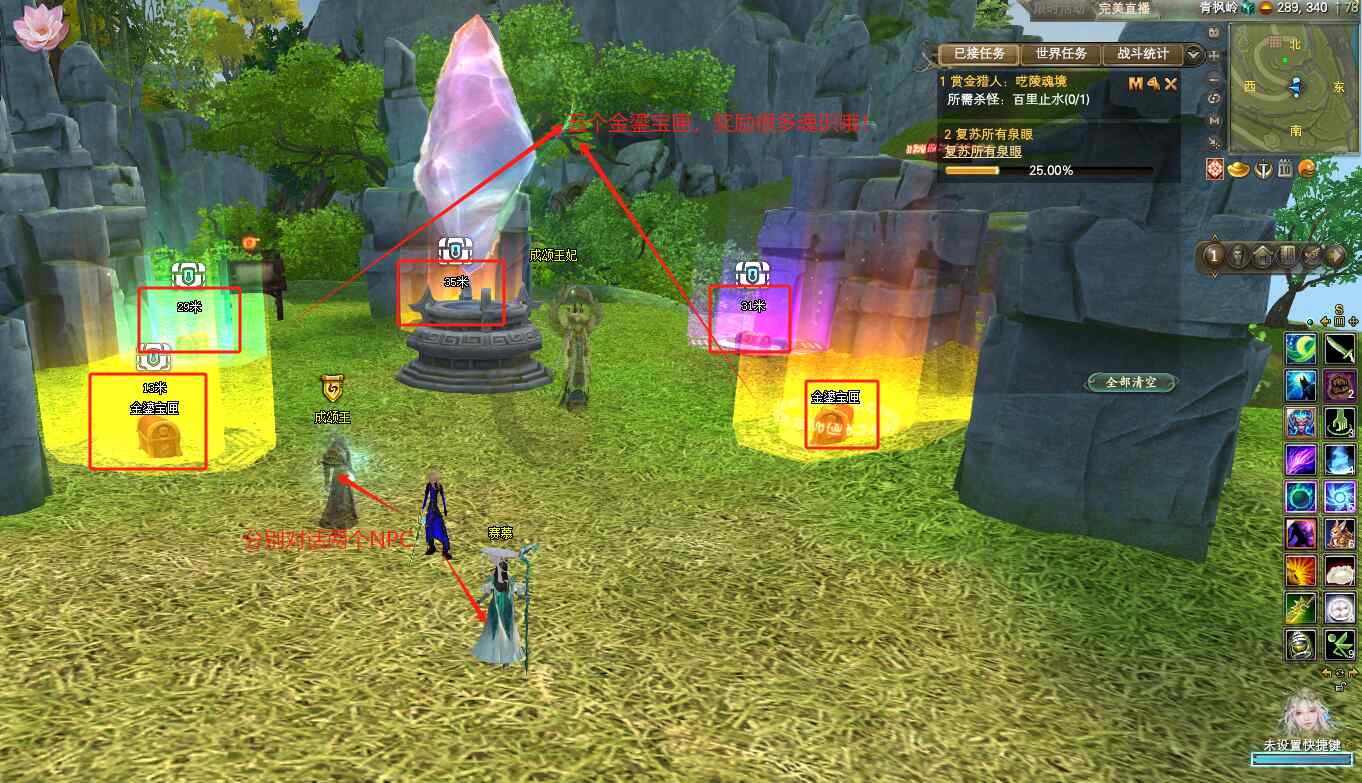Switch to the 已接任务 tab
The width and height of the screenshot is (1362, 783).
[x=979, y=54]
